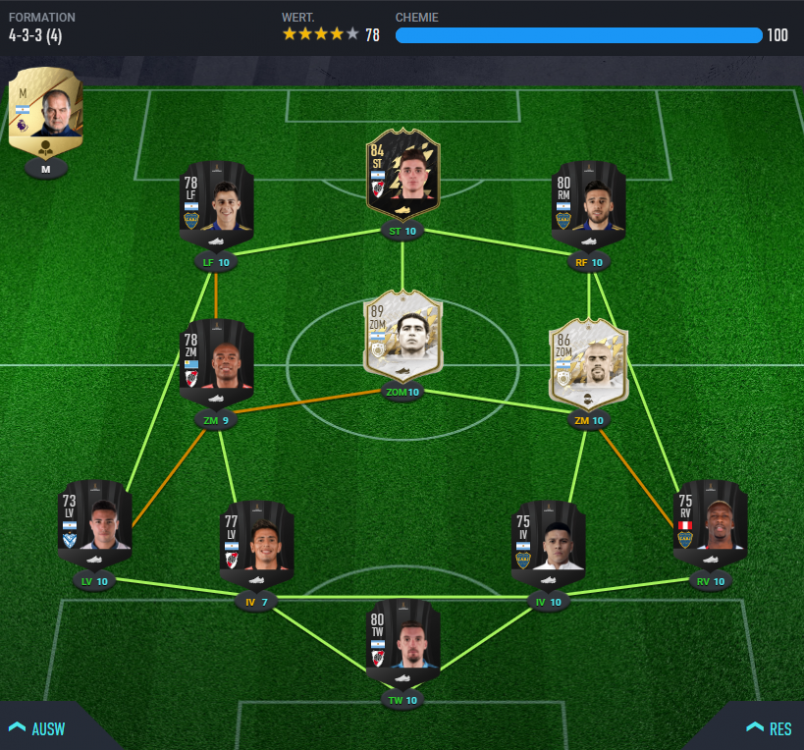Screen dimensions: 804x750
Task: Select the manager card
Action: (46, 115)
